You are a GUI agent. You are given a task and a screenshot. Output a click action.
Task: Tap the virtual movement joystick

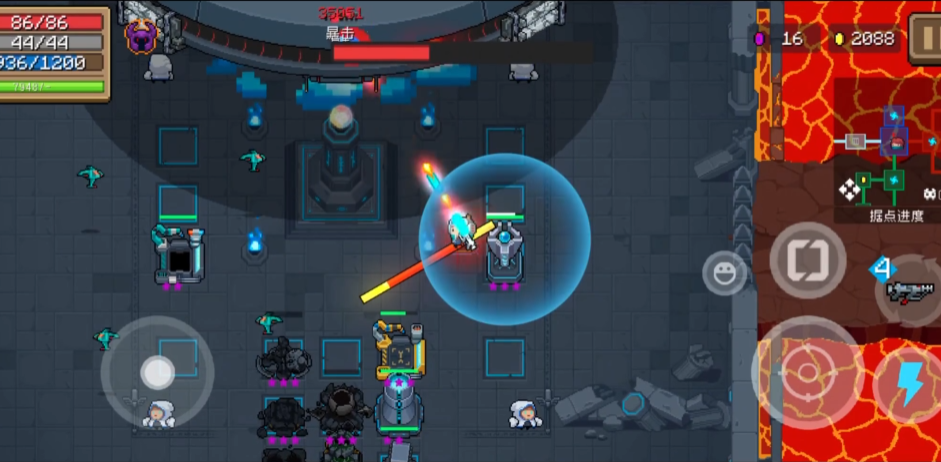[x=157, y=372]
